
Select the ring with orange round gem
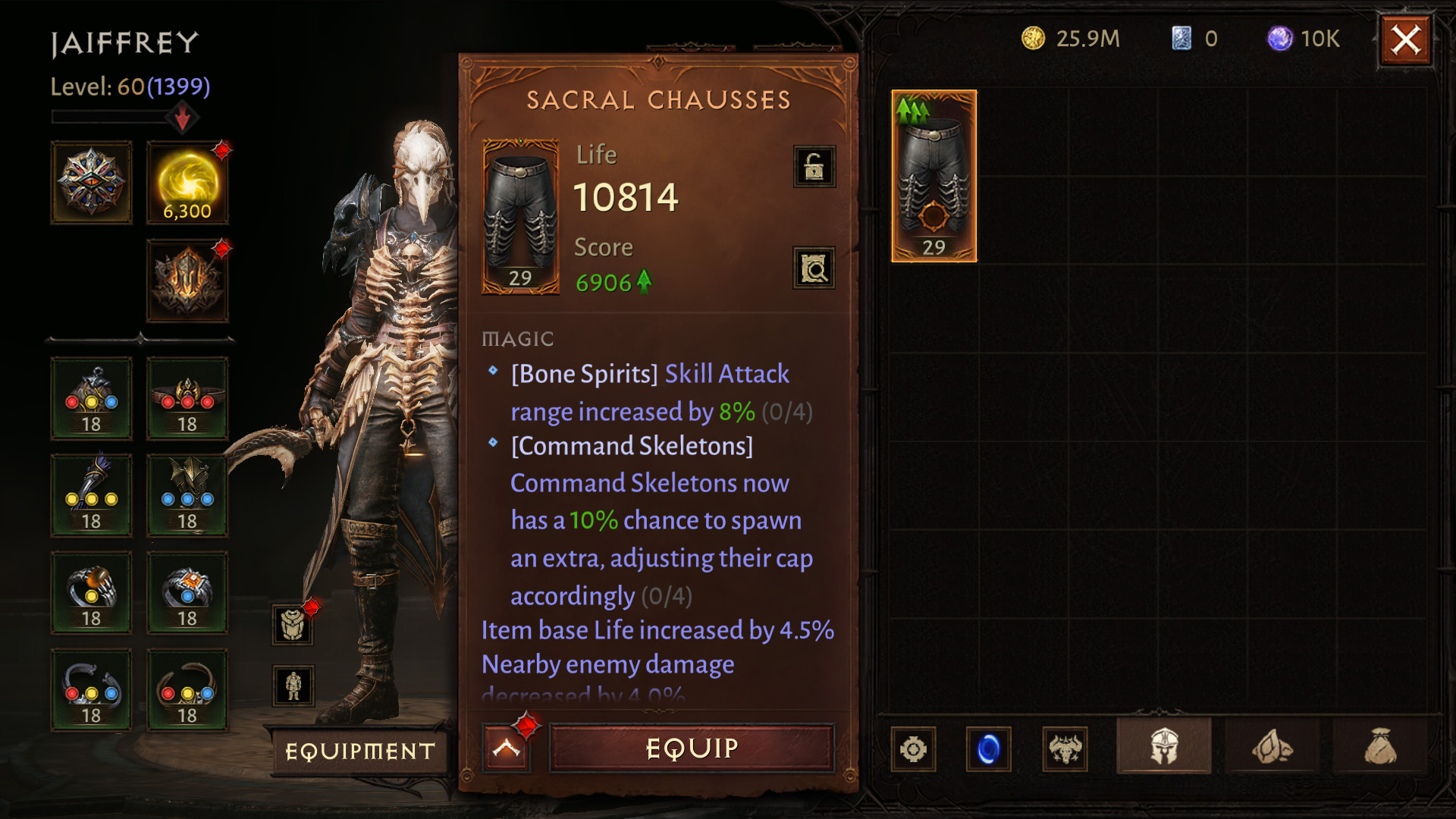(91, 592)
